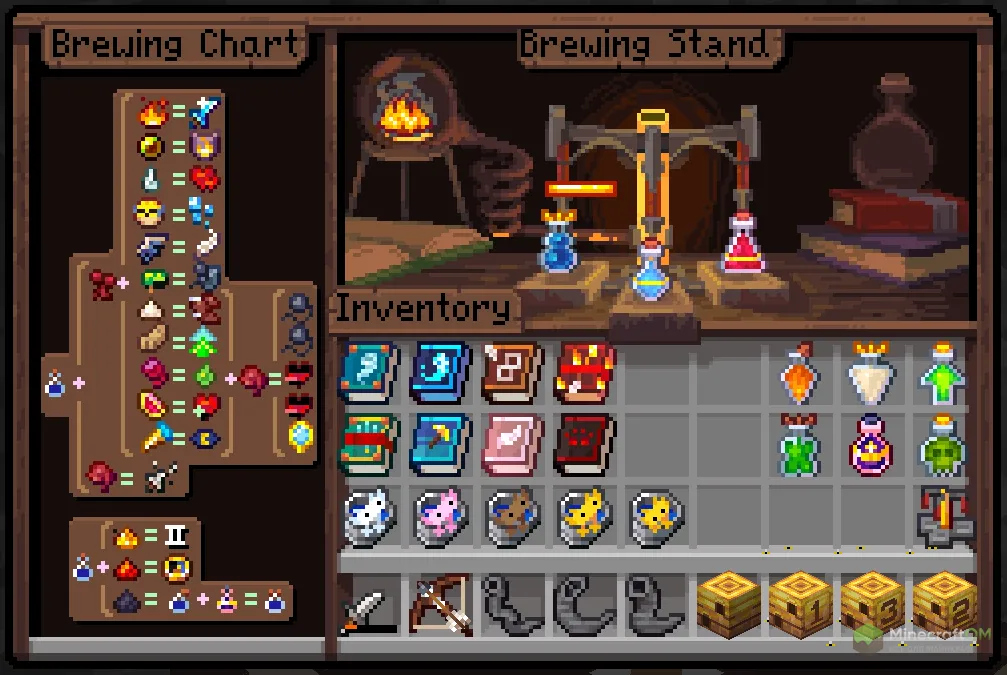Select the brewing stand item slot
Image resolution: width=1007 pixels, height=675 pixels.
click(941, 517)
